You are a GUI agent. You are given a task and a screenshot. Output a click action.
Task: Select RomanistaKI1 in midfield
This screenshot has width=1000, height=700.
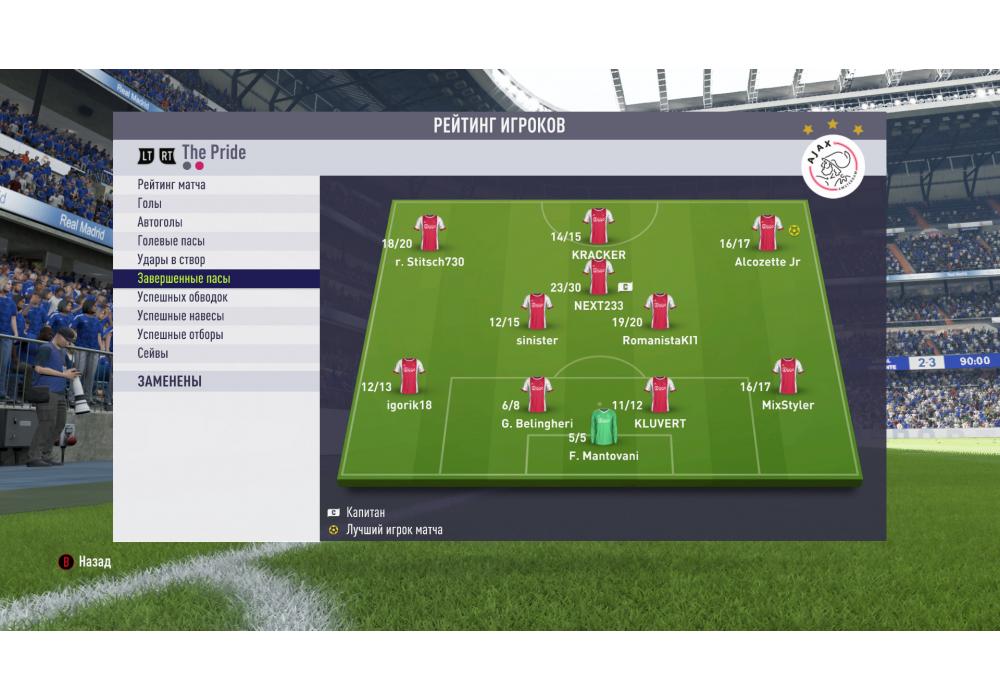659,312
